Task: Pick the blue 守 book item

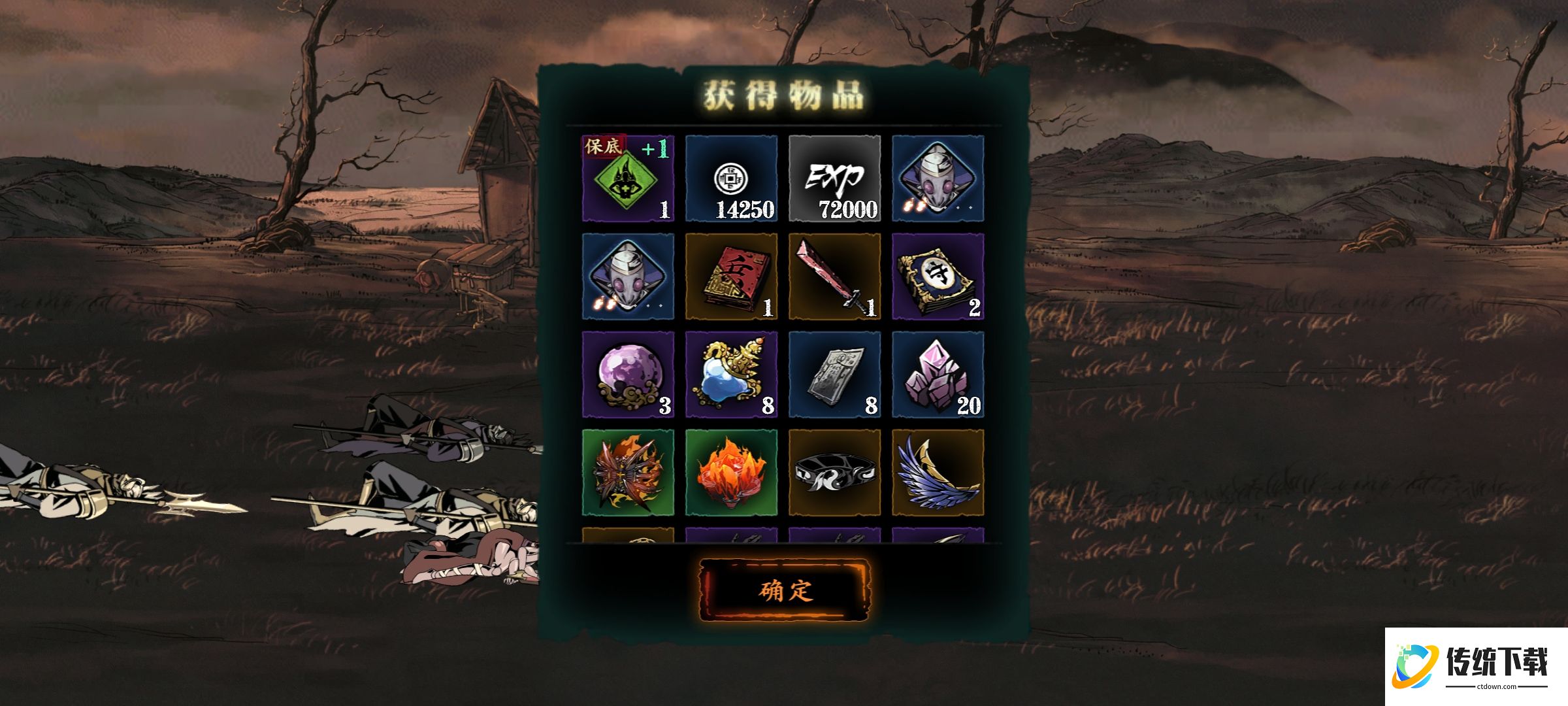Action: [938, 277]
